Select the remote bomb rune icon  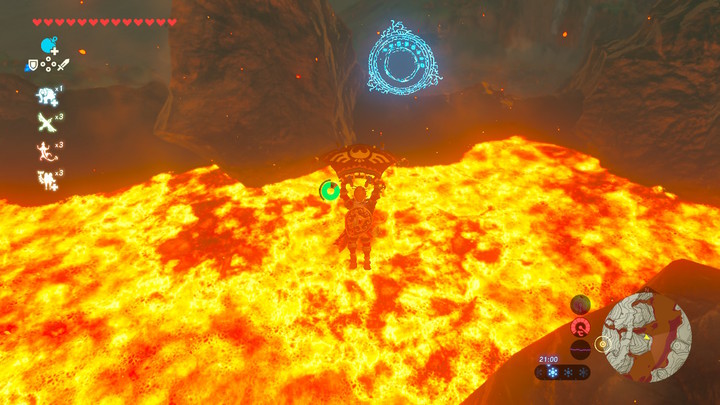47,46
